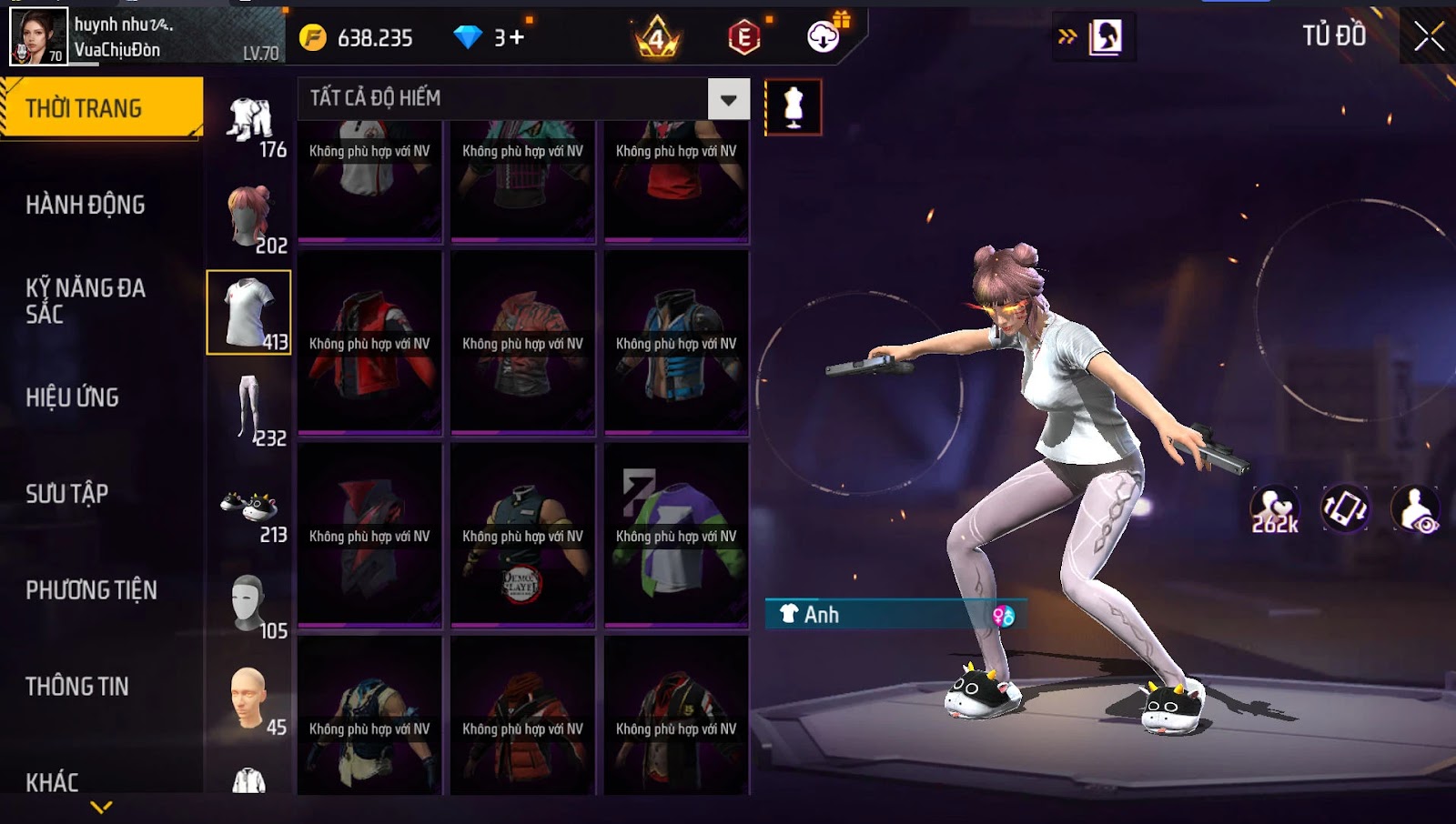Select Kỹ Năng Đa Sắc category
The width and height of the screenshot is (1456, 824).
pyautogui.click(x=86, y=301)
